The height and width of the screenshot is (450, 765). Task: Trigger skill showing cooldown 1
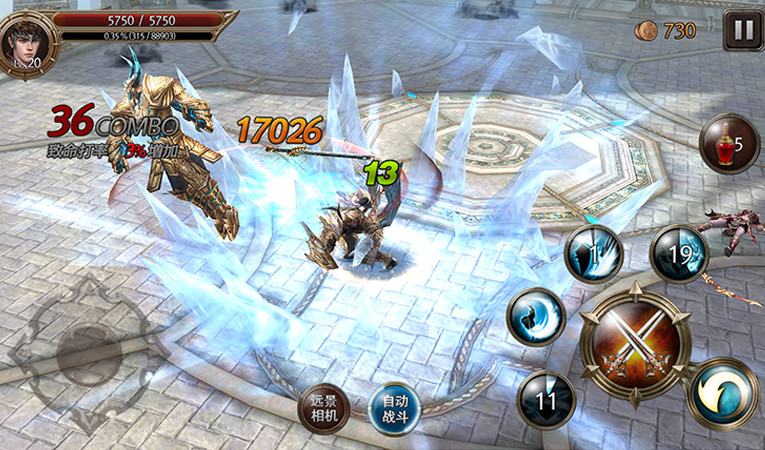pos(594,256)
